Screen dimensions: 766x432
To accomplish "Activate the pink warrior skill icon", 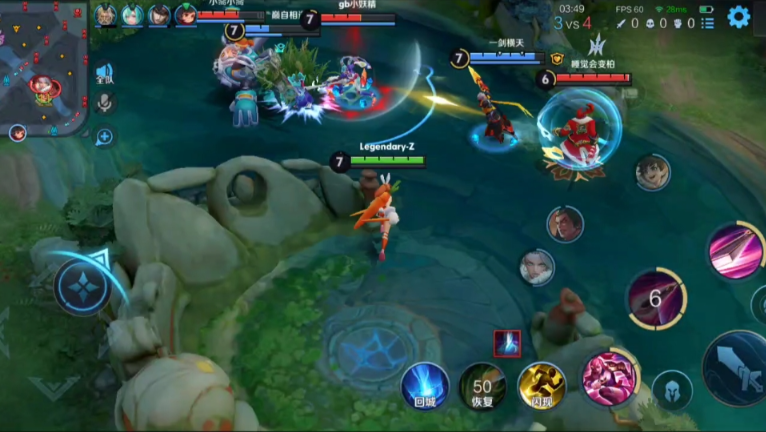I will [x=609, y=377].
